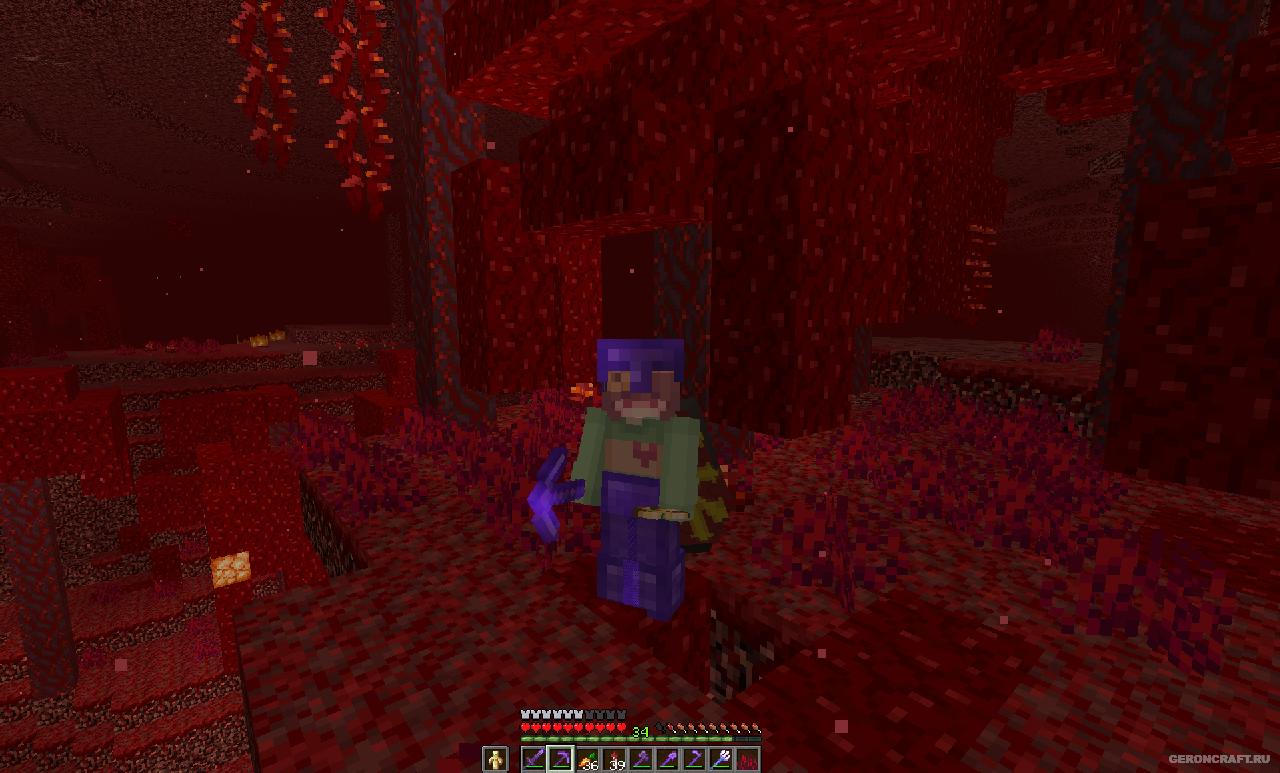Select the totem of undying offhand slot
1280x773 pixels.
click(x=495, y=760)
